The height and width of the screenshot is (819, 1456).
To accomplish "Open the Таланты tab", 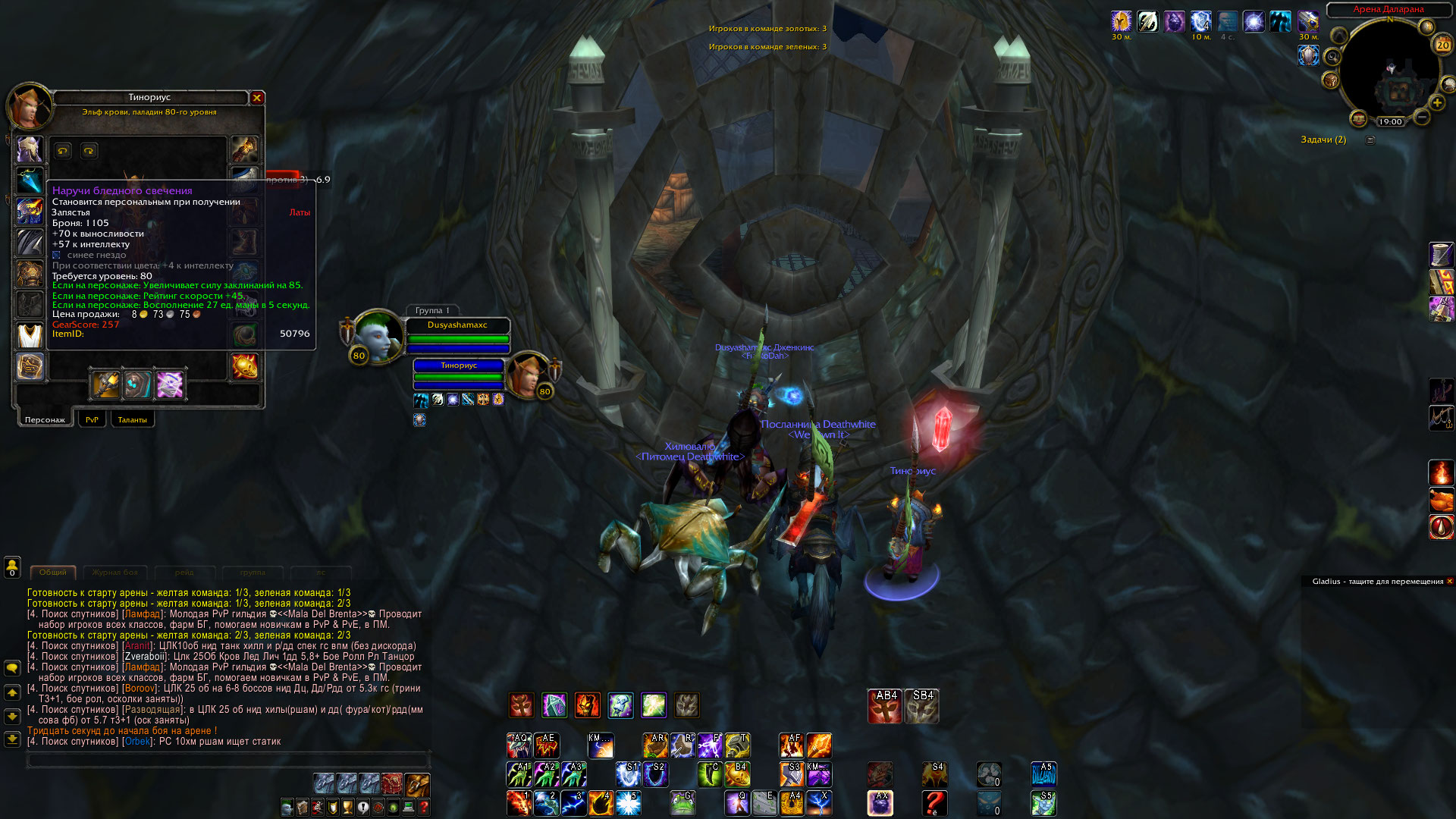I will [133, 419].
